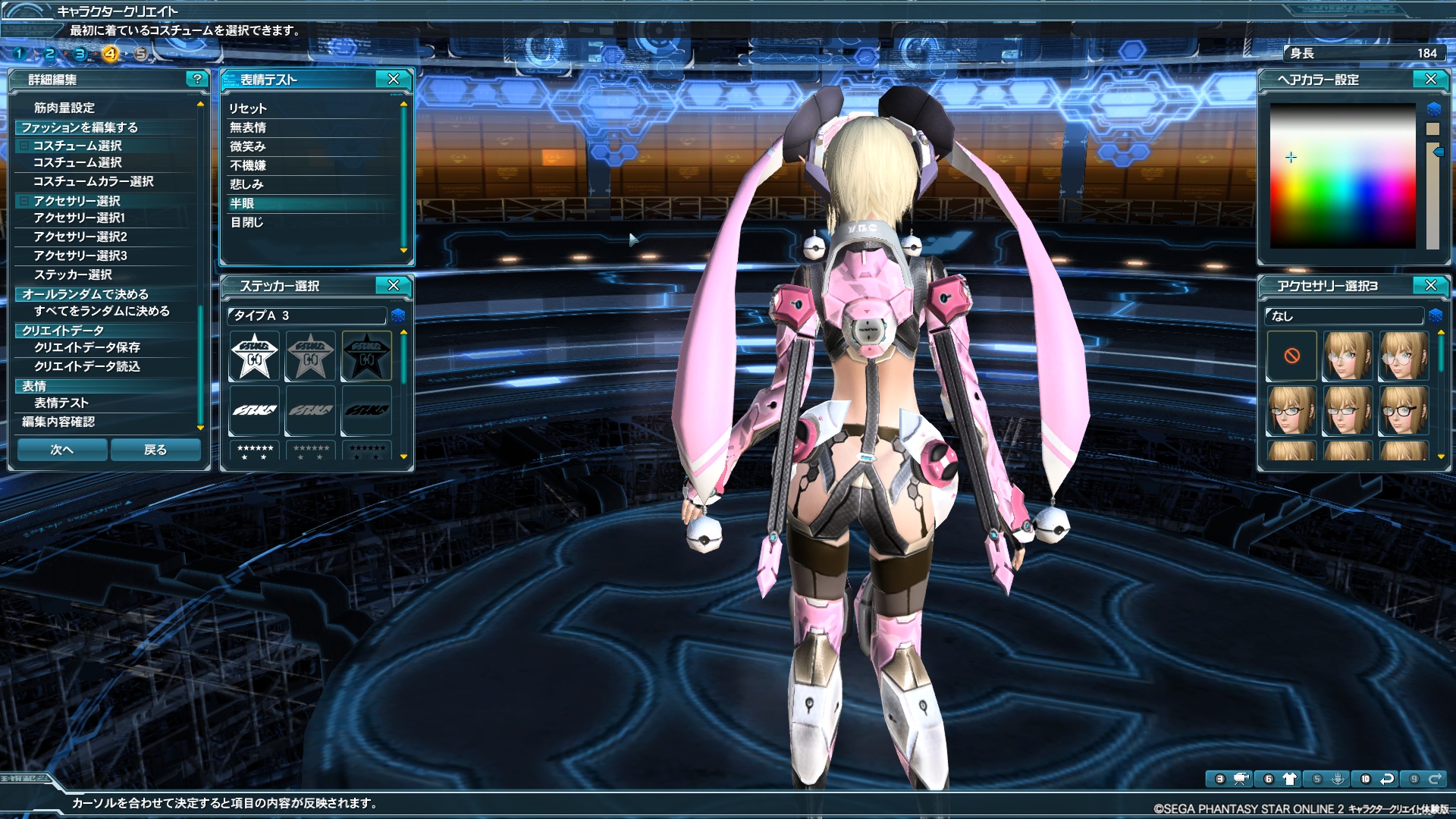This screenshot has width=1456, height=819.
Task: Select the 目閉じ expression
Action: 246,222
